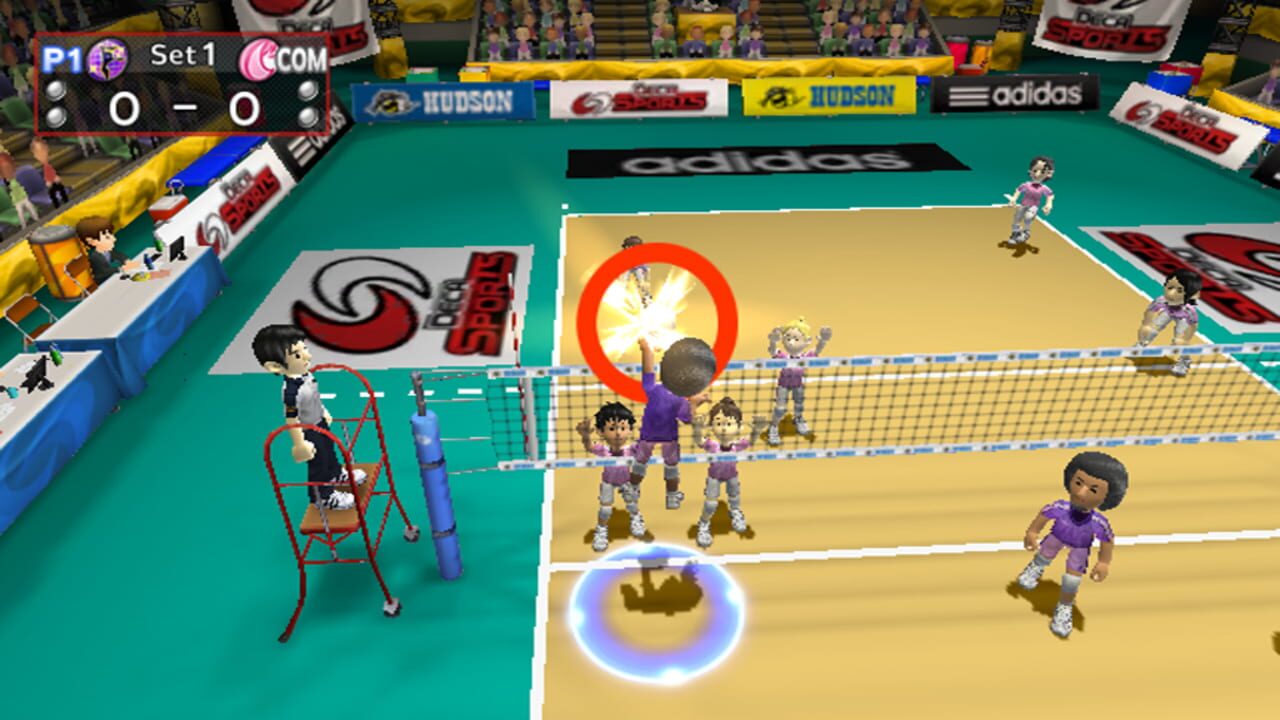Expand the Set 1 heading on the scoreboard
The height and width of the screenshot is (720, 1280).
click(x=182, y=56)
